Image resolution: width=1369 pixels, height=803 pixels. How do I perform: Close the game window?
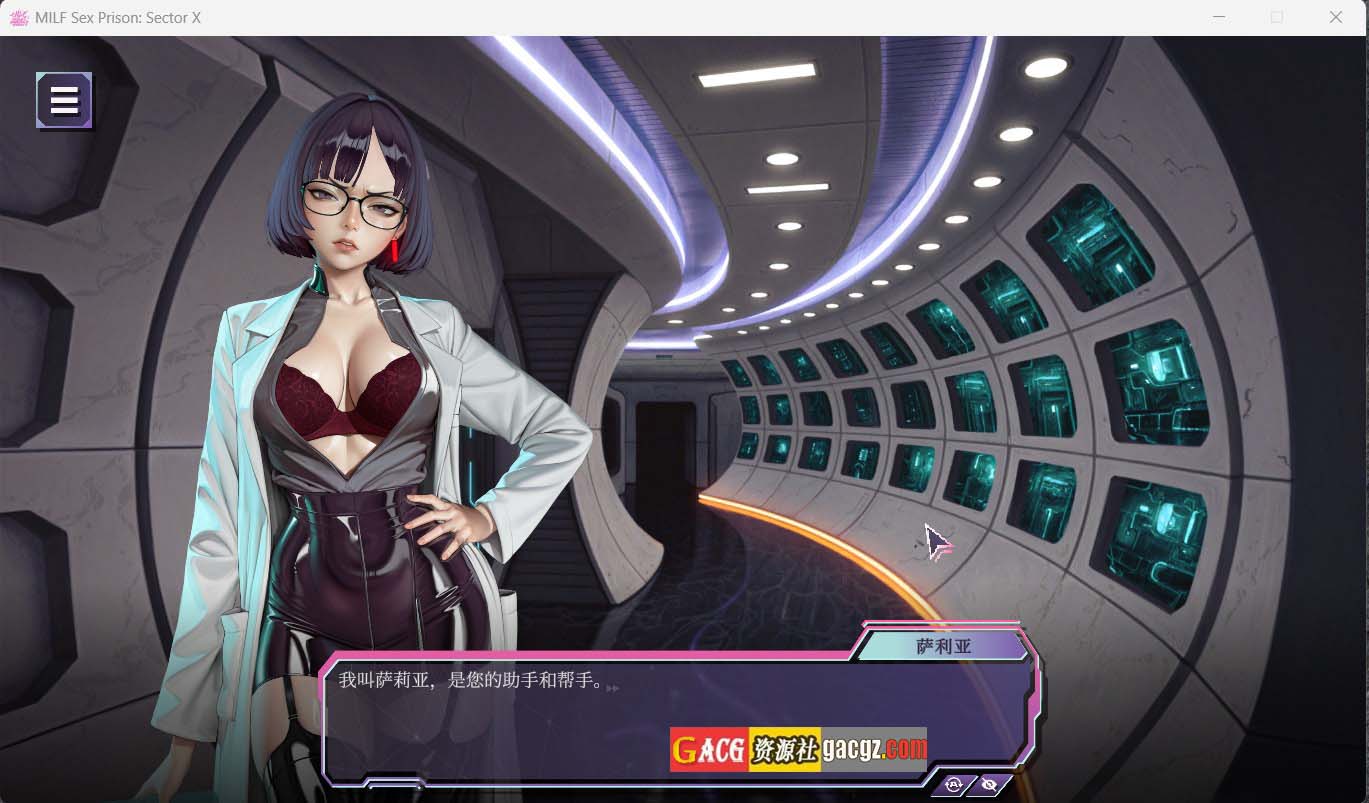[1335, 17]
